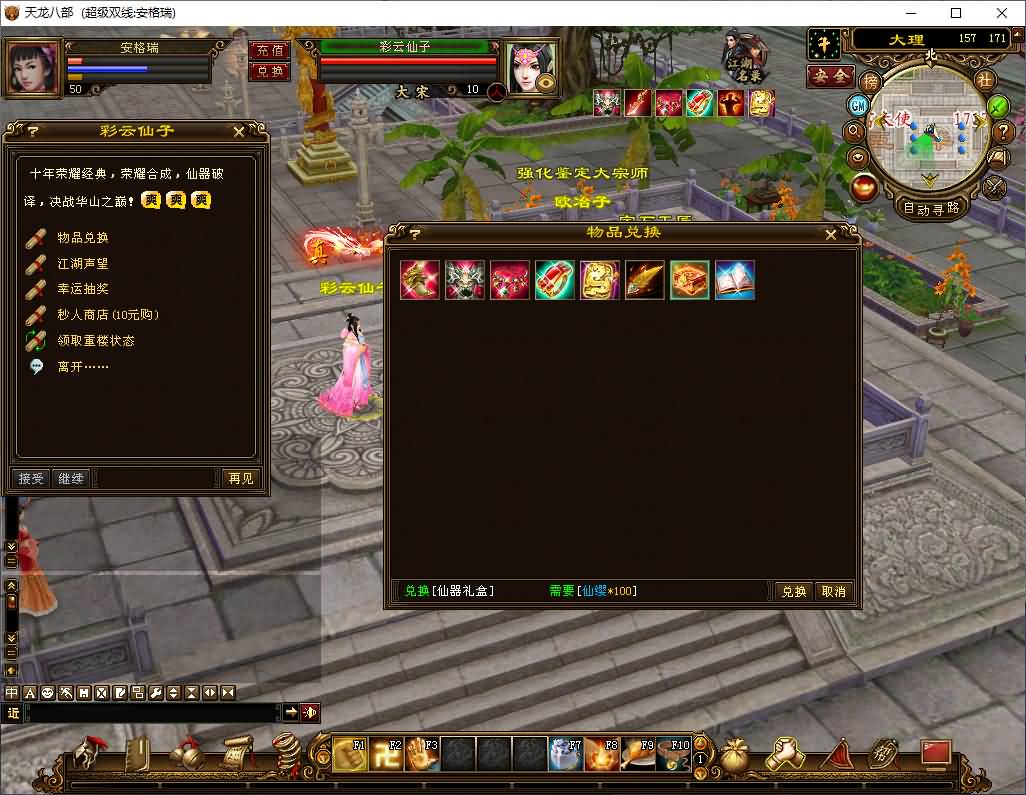1026x795 pixels.
Task: Select the 物品兑换 dialogue option
Action: pos(82,238)
